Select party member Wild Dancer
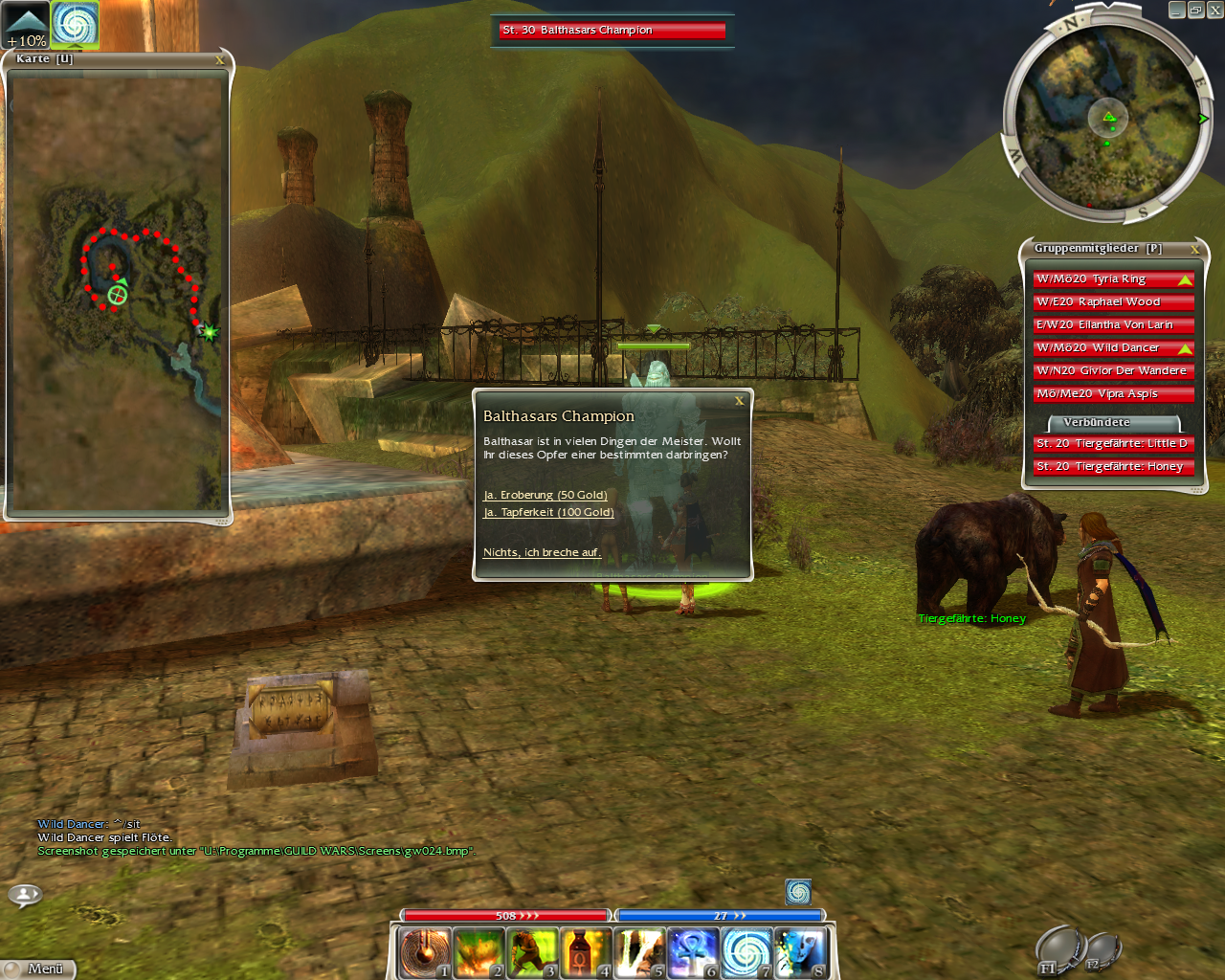Screen dimensions: 1225x980 tap(1112, 348)
